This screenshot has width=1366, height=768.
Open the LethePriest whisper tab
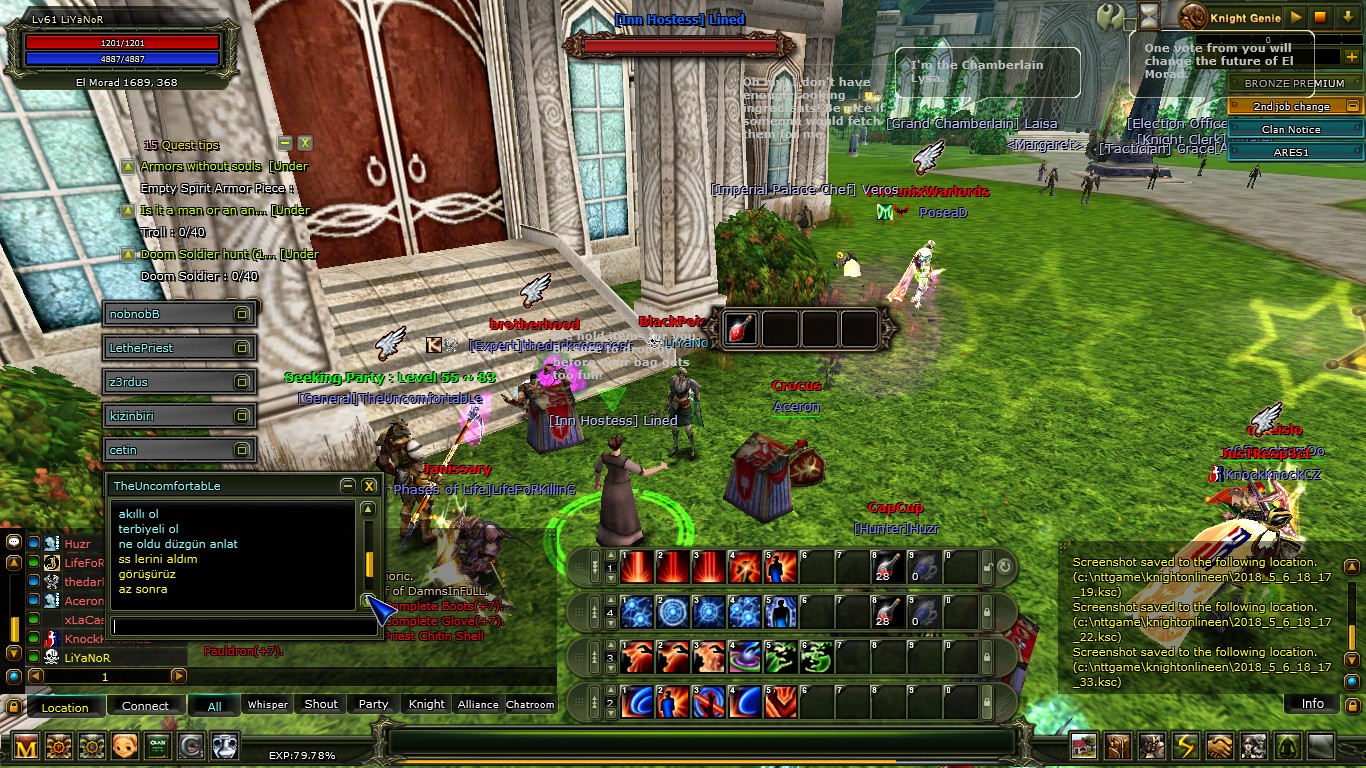[x=180, y=348]
